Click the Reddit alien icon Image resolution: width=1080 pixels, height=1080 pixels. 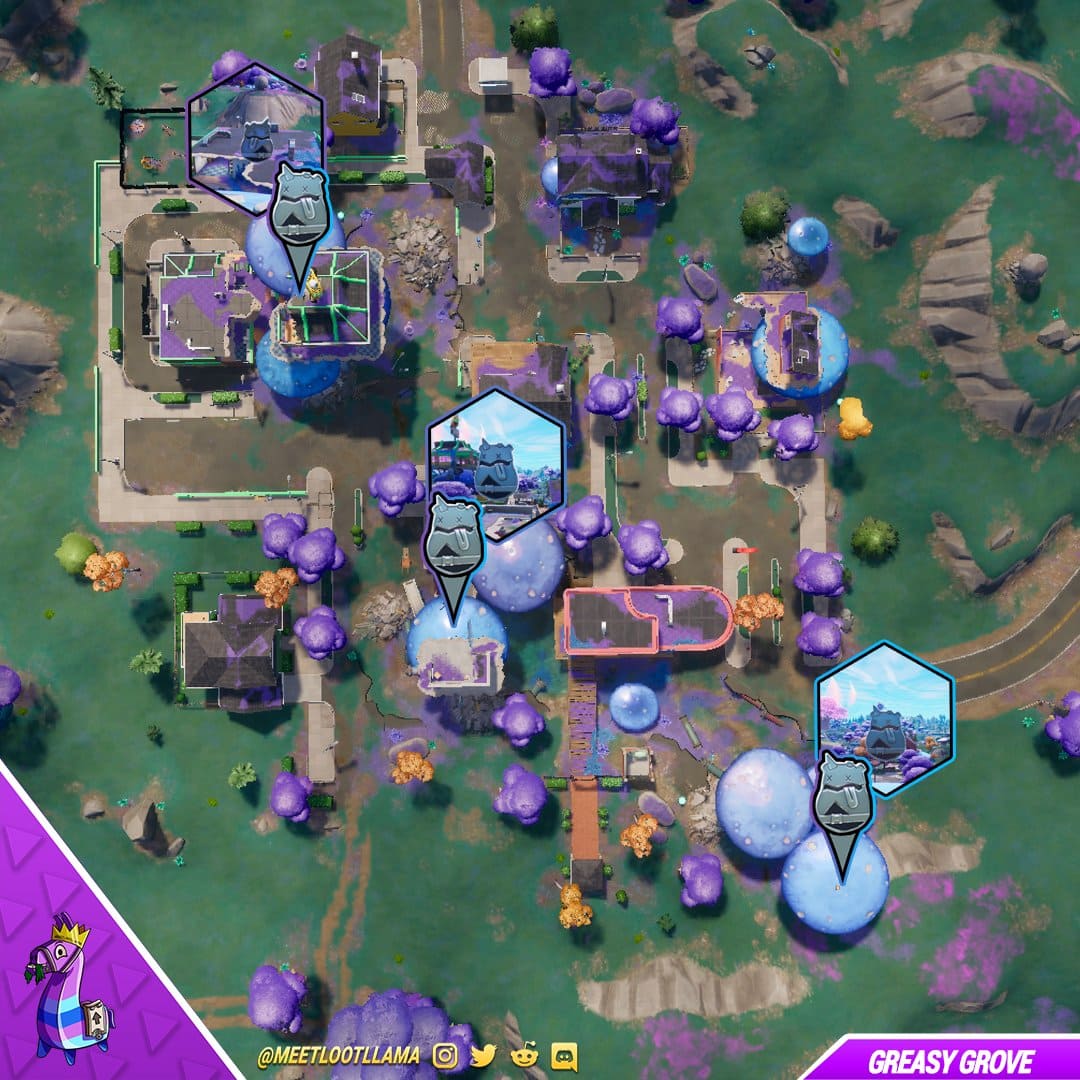tap(524, 1056)
